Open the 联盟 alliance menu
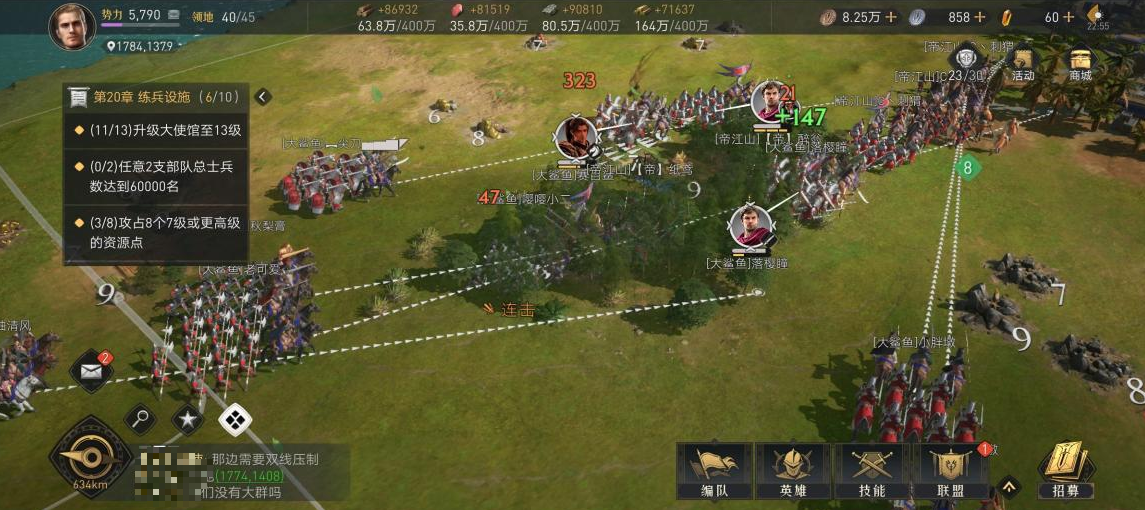 [951, 470]
